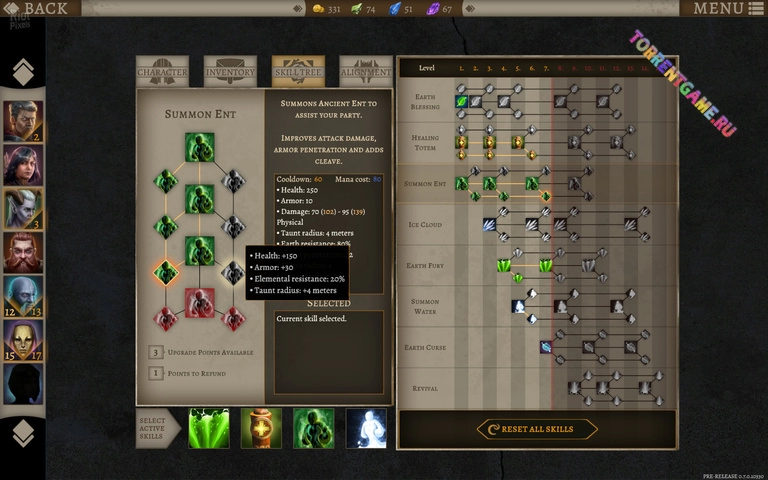Screen dimensions: 768x480
Task: Choose the golden masked character portrait
Action: 23,341
